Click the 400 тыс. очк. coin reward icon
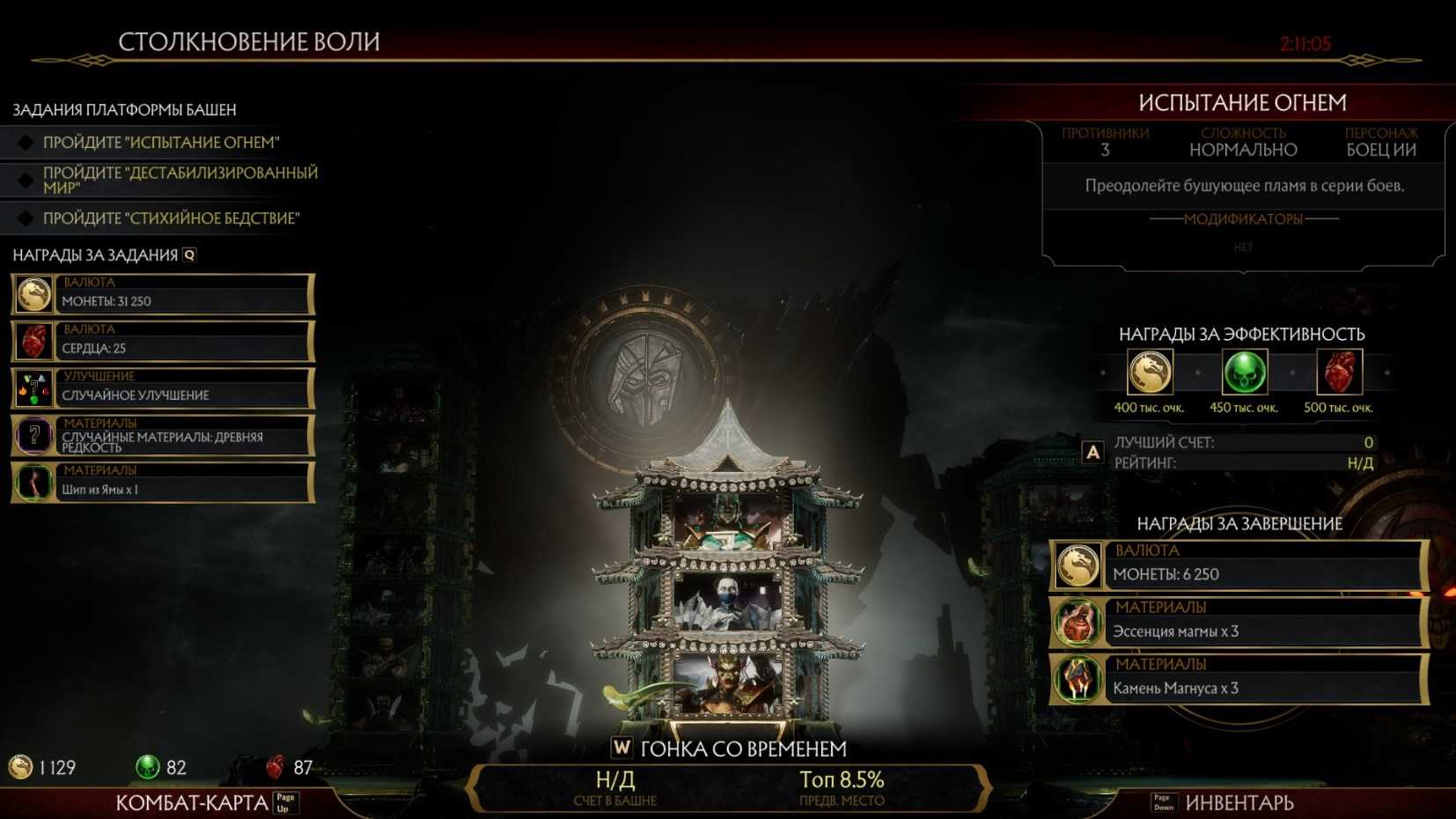Screen dimensions: 1456x819 1150,373
